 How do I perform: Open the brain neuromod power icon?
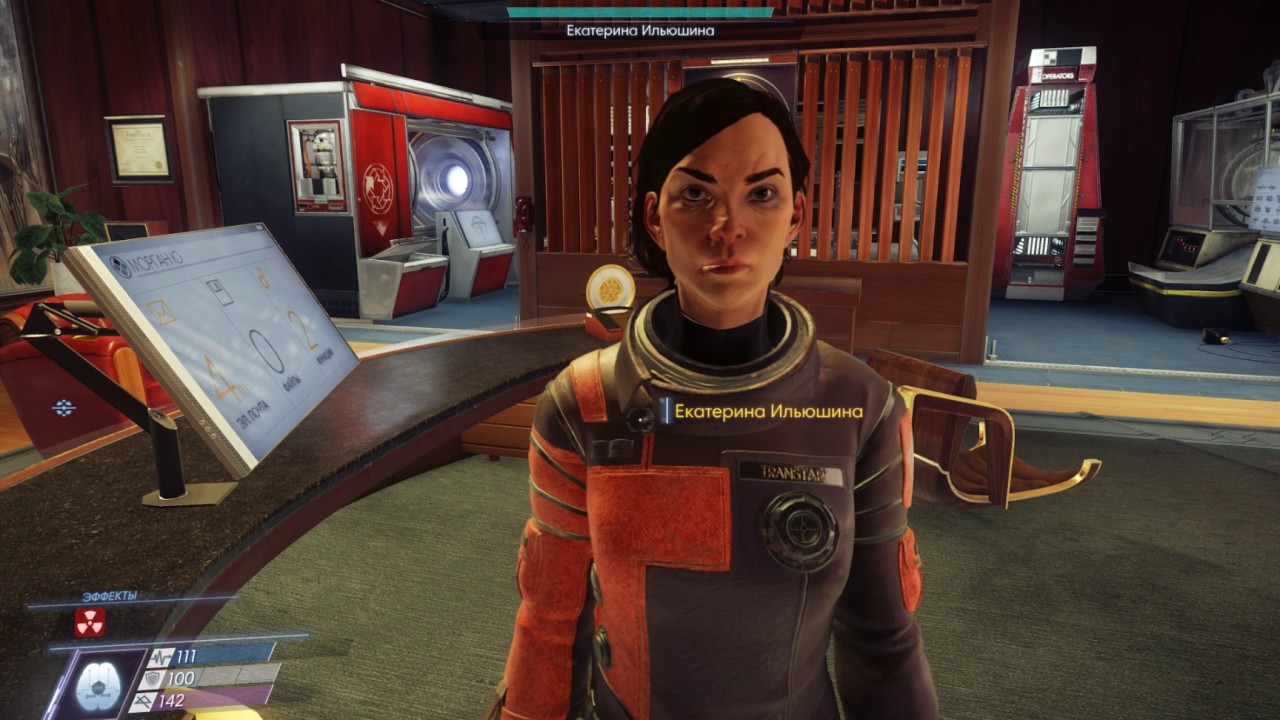[98, 684]
